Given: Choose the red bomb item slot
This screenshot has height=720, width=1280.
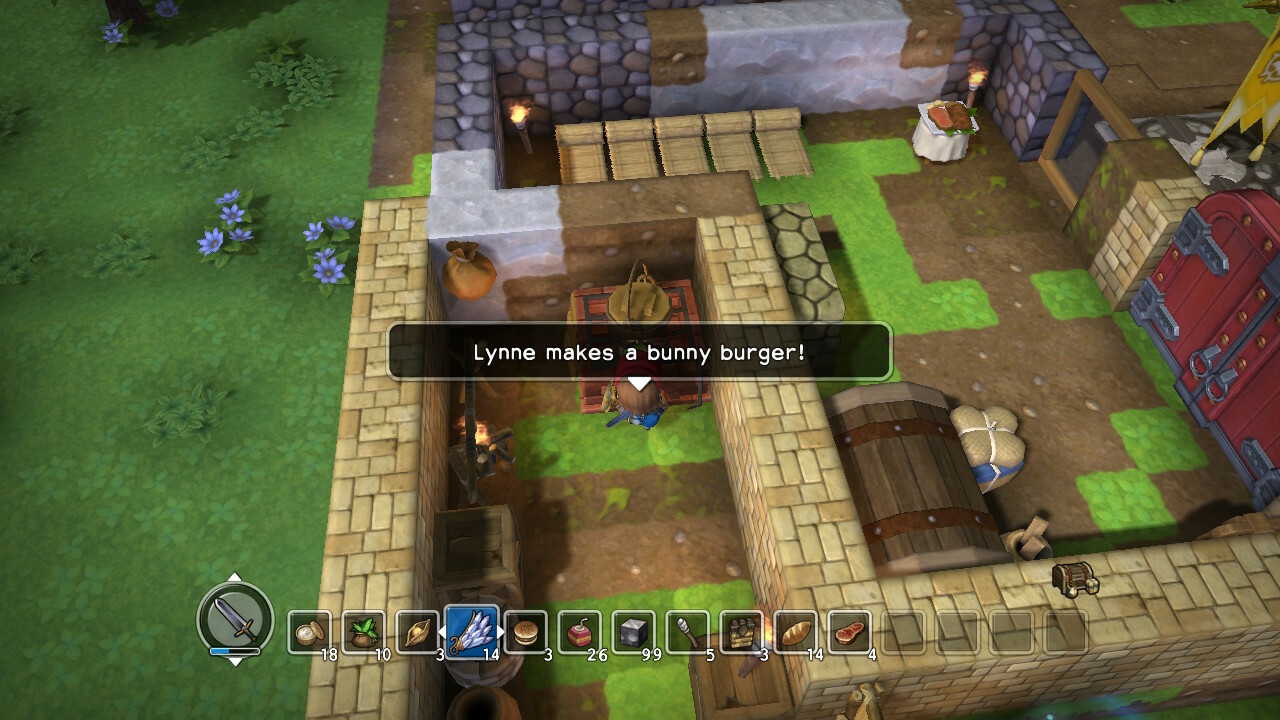Looking at the screenshot, I should pyautogui.click(x=579, y=632).
